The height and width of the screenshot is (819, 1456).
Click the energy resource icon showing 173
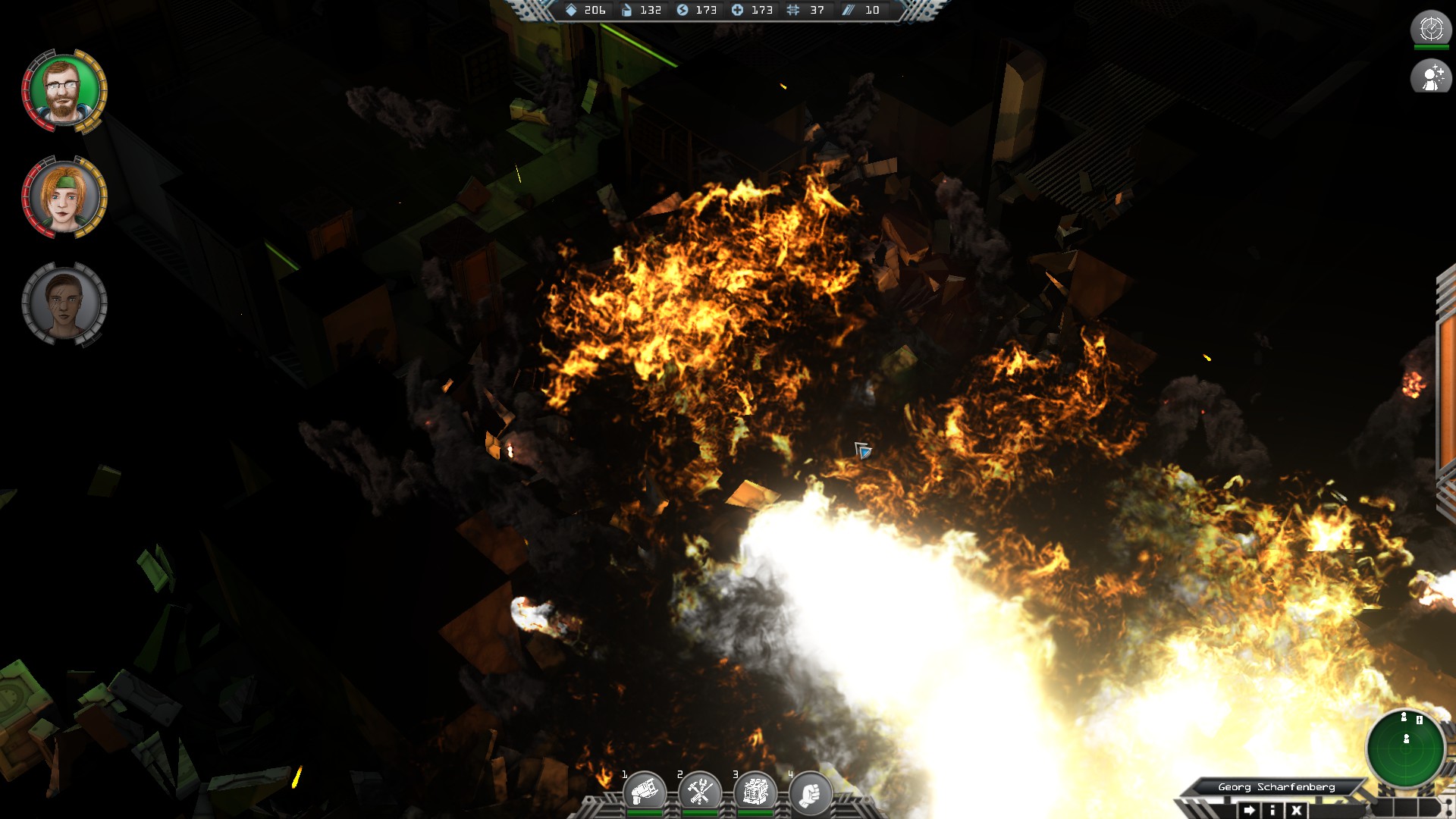pos(684,11)
